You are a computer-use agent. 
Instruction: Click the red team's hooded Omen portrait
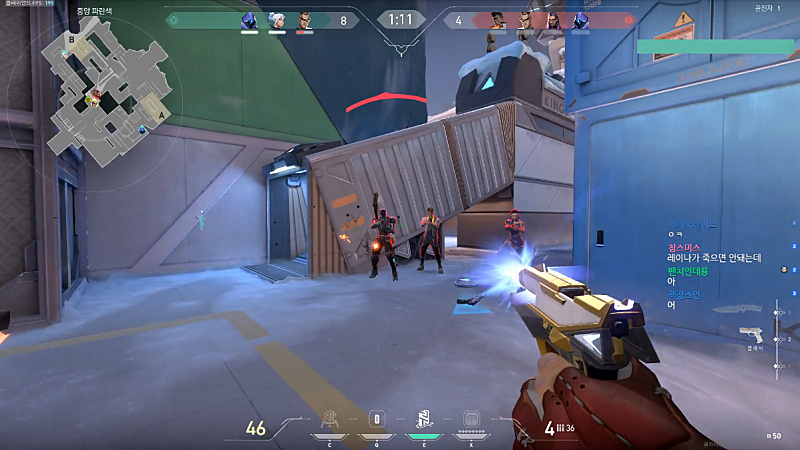(580, 20)
